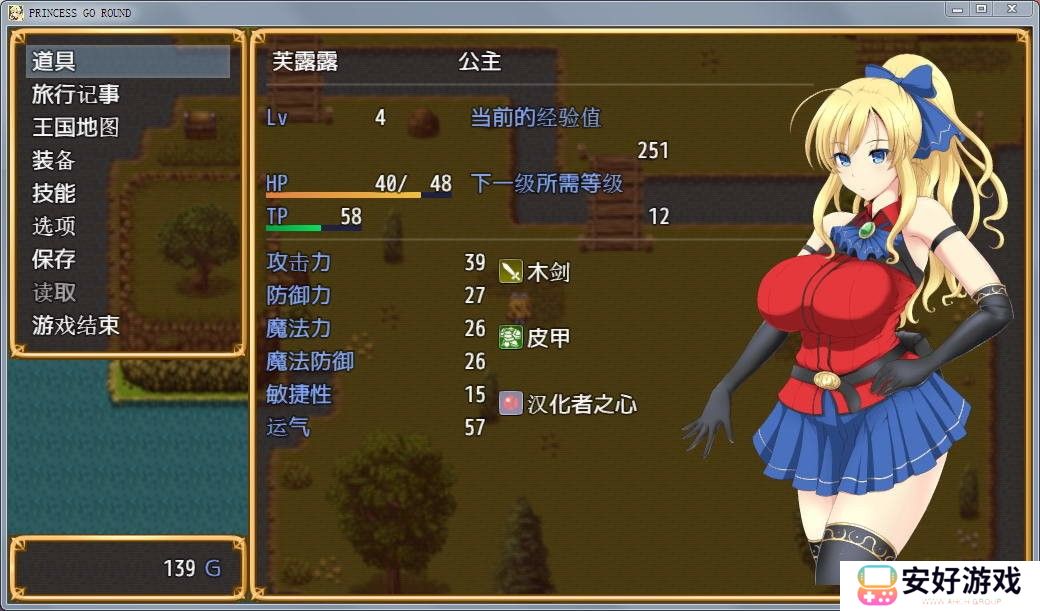This screenshot has width=1040, height=611.
Task: Open the 道具 items menu
Action: (x=54, y=61)
